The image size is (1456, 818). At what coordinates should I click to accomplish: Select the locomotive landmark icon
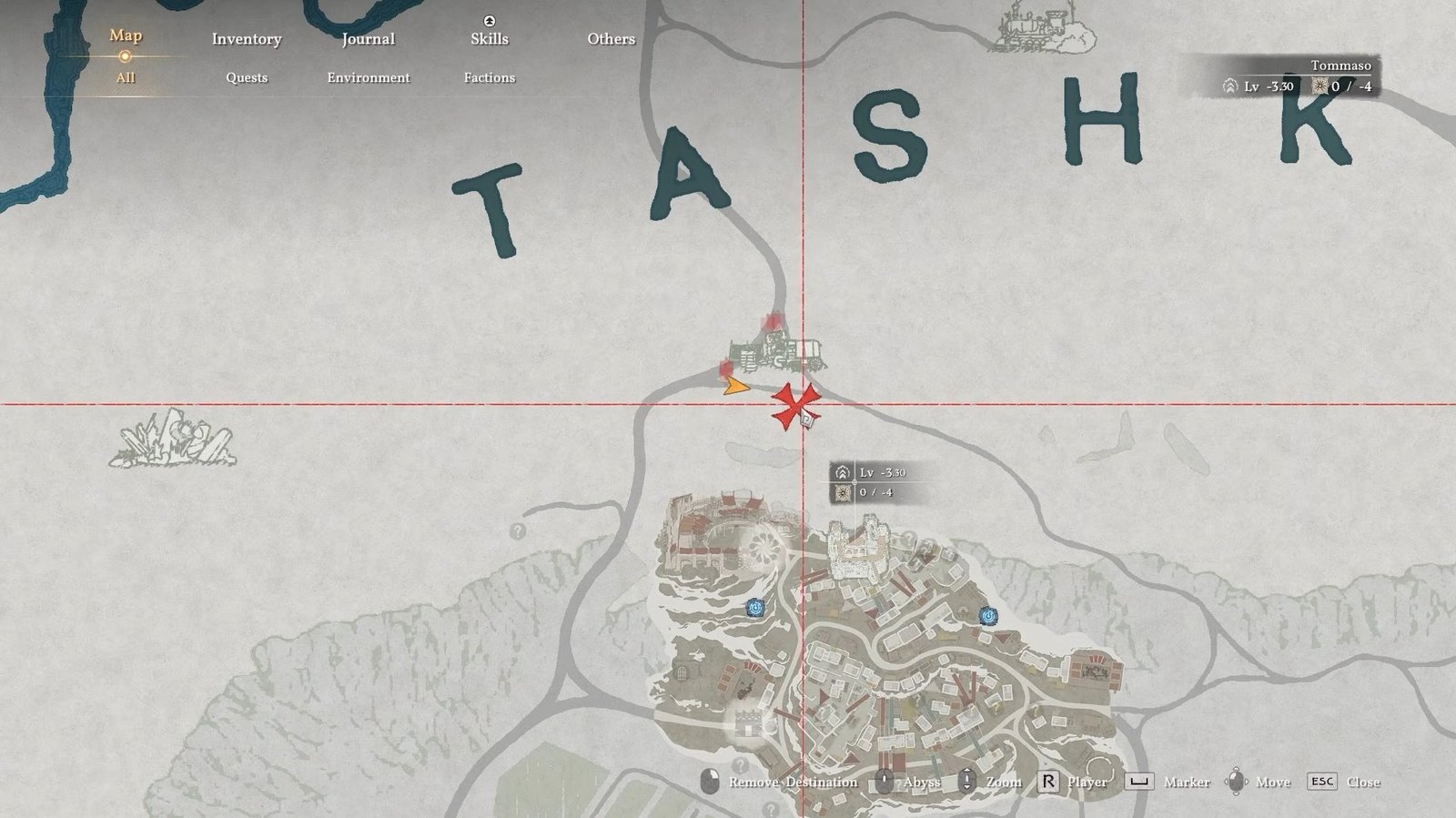(x=1034, y=25)
